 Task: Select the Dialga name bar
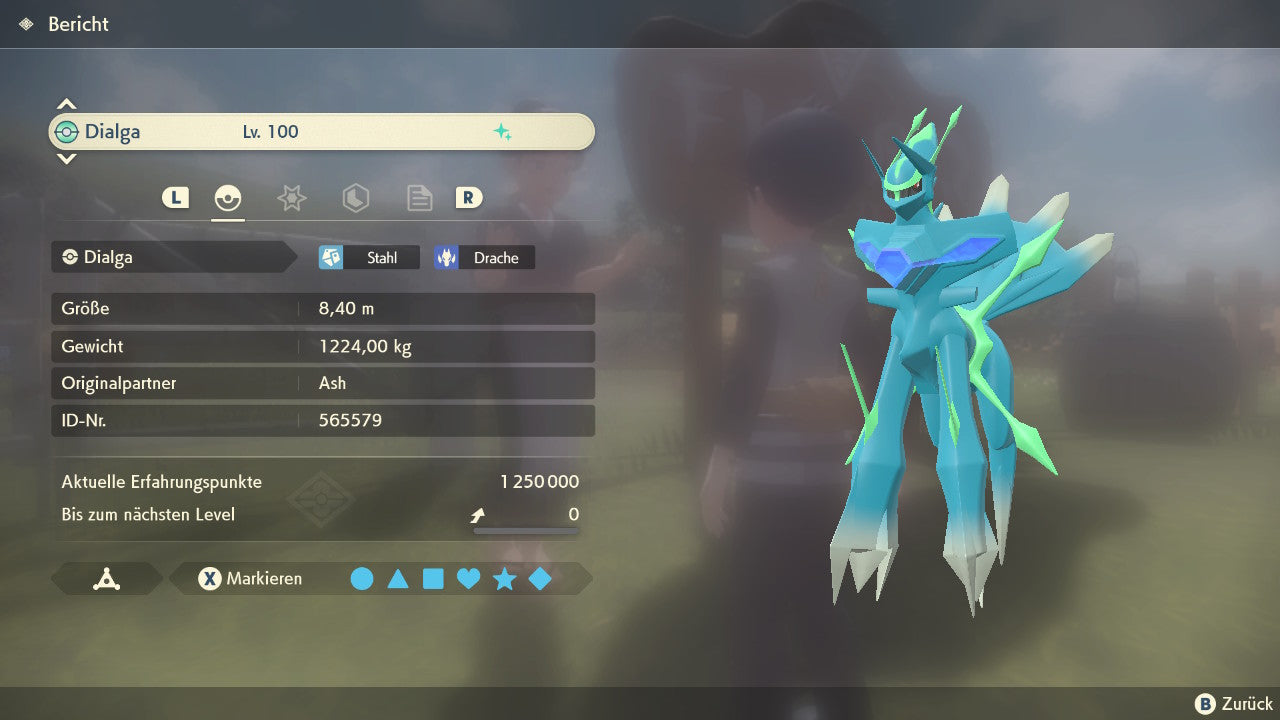click(321, 132)
